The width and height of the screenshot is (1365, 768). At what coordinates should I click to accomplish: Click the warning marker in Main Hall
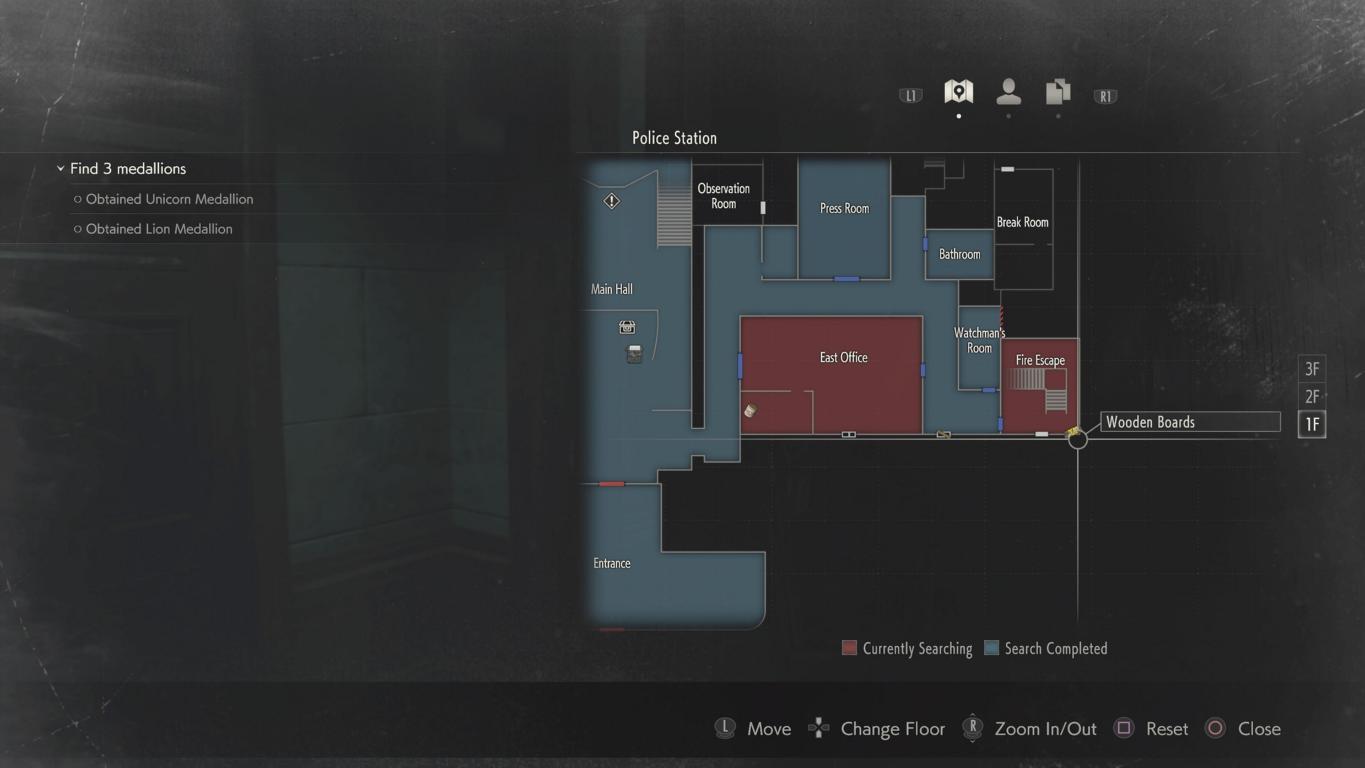point(611,201)
